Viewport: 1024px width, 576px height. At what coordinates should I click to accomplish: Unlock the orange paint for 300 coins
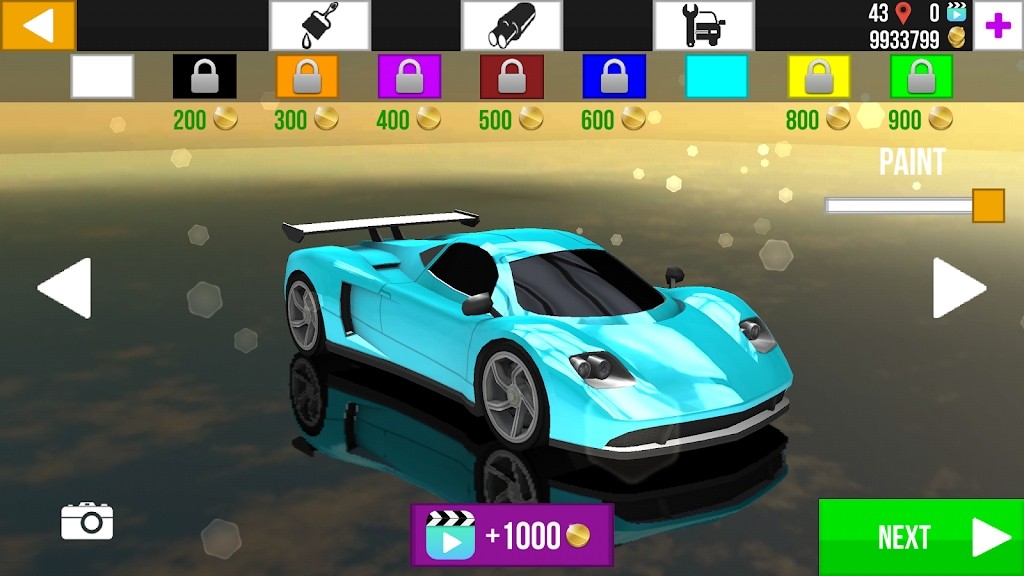(307, 76)
